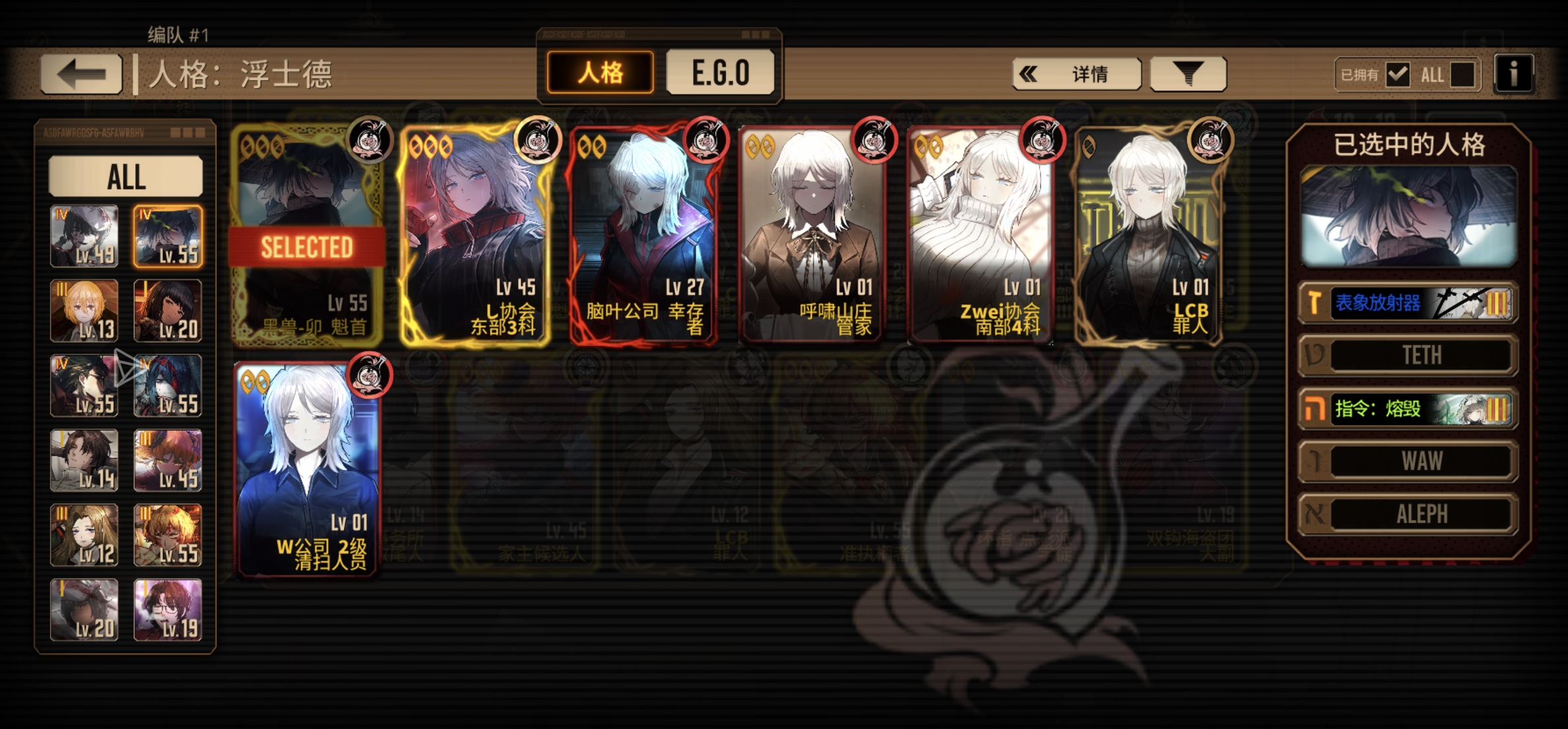Select the 人格 tab
Screen dimensions: 1568x729
coord(599,73)
